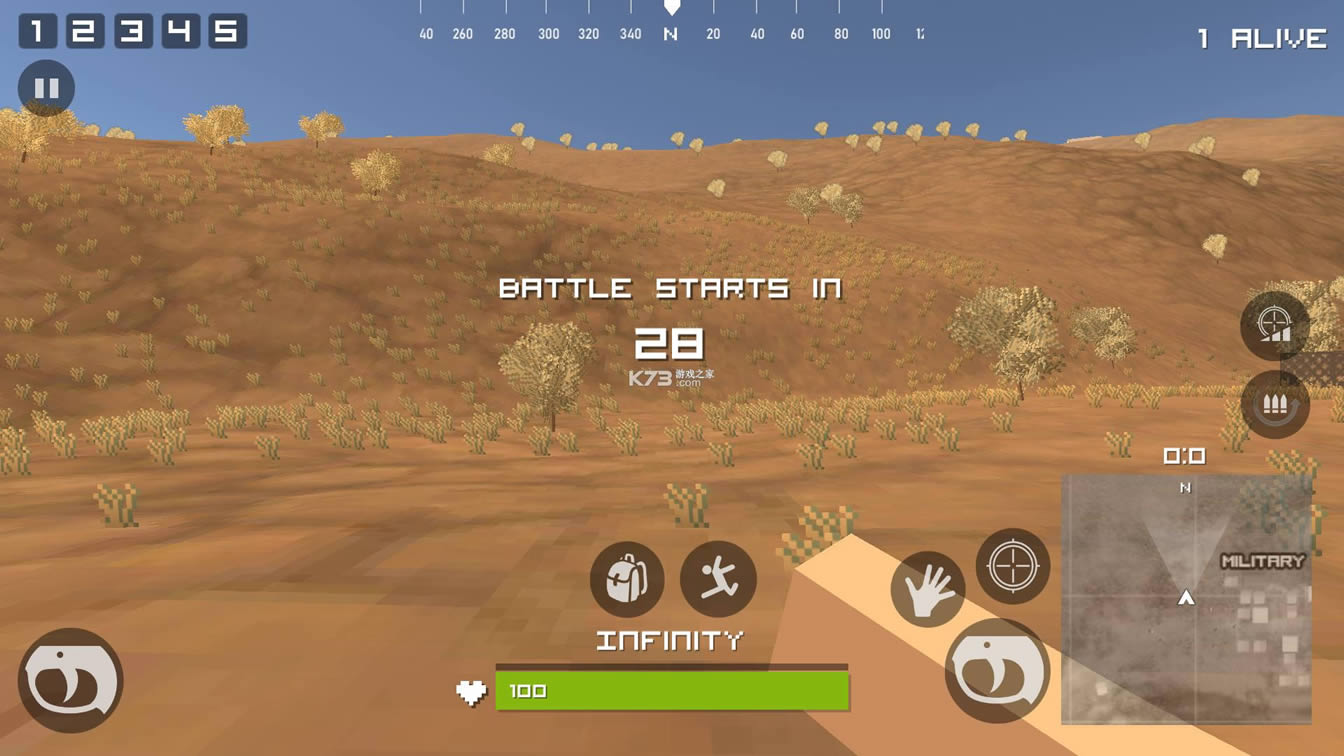This screenshot has width=1344, height=756.
Task: Tap the N marker on the compass bar
Action: point(672,32)
